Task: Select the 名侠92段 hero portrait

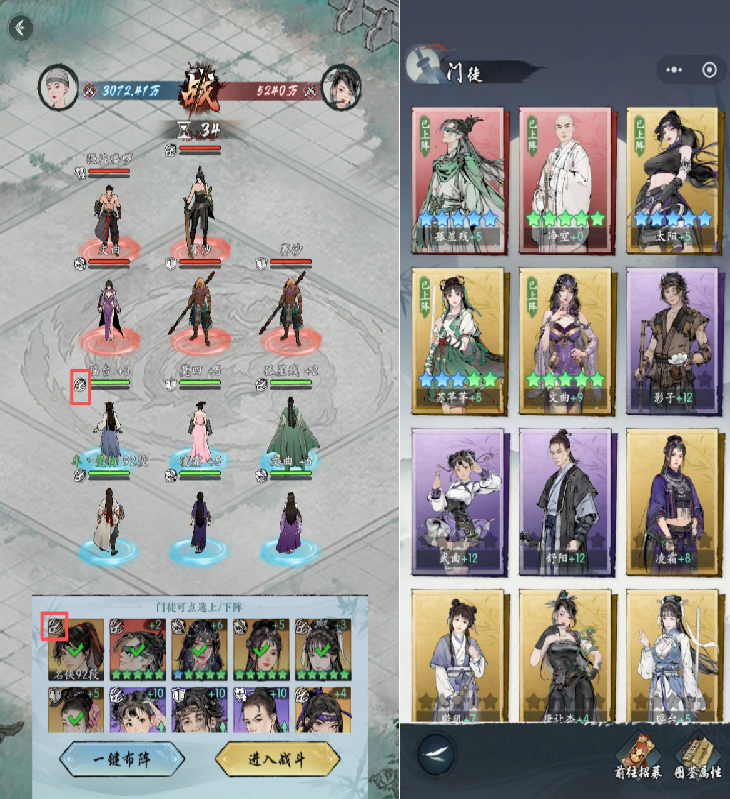Action: pyautogui.click(x=75, y=646)
